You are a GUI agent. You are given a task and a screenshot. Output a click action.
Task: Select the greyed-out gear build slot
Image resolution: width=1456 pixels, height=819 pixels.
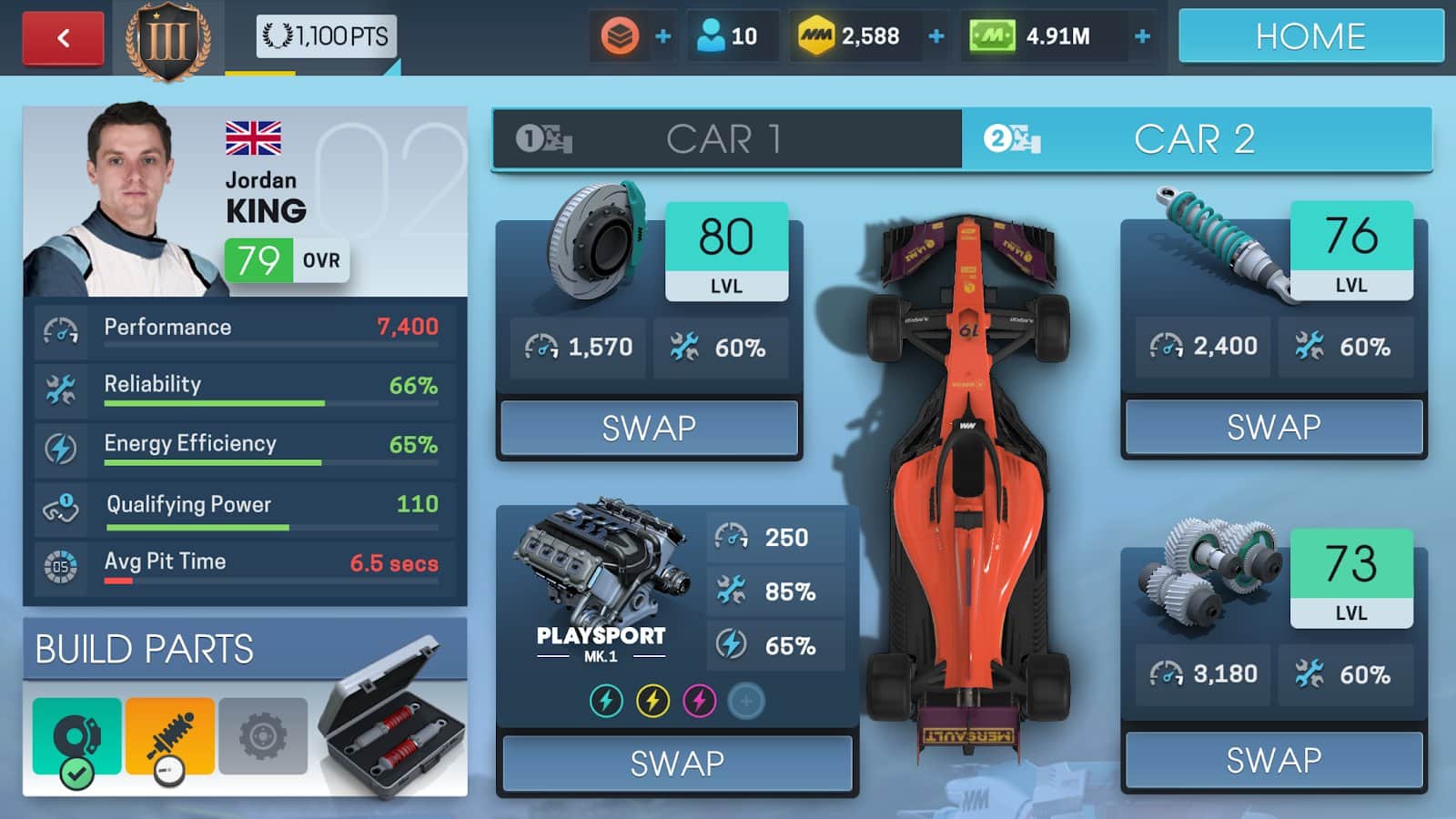[263, 736]
